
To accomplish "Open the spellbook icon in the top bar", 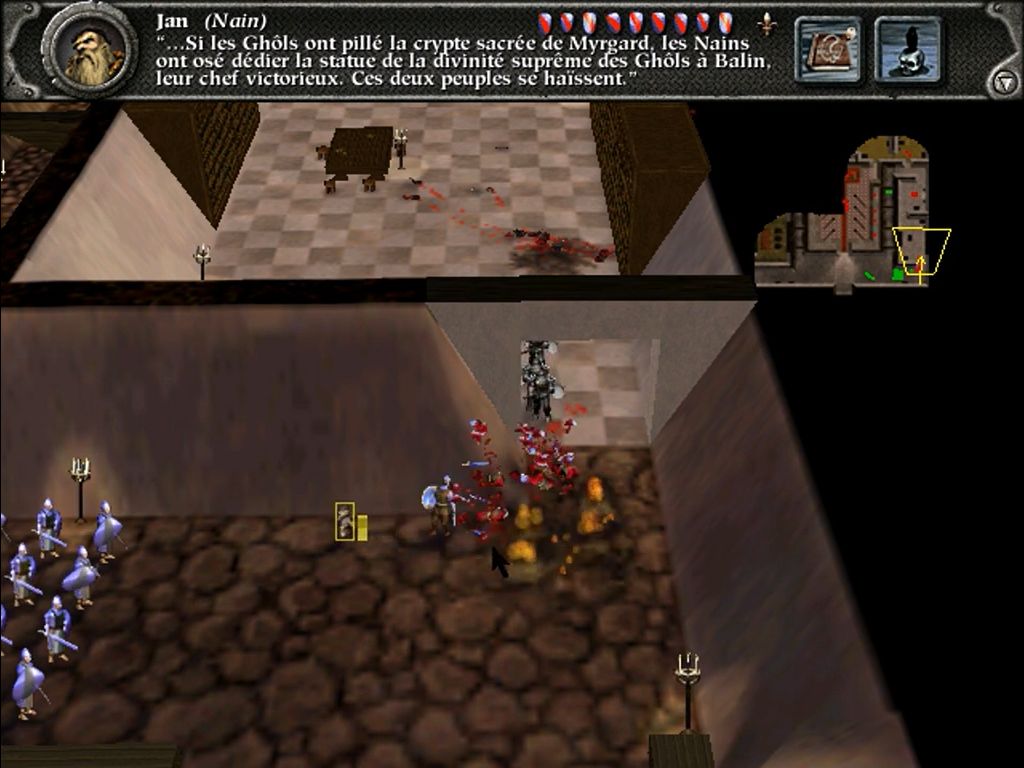I will 828,49.
